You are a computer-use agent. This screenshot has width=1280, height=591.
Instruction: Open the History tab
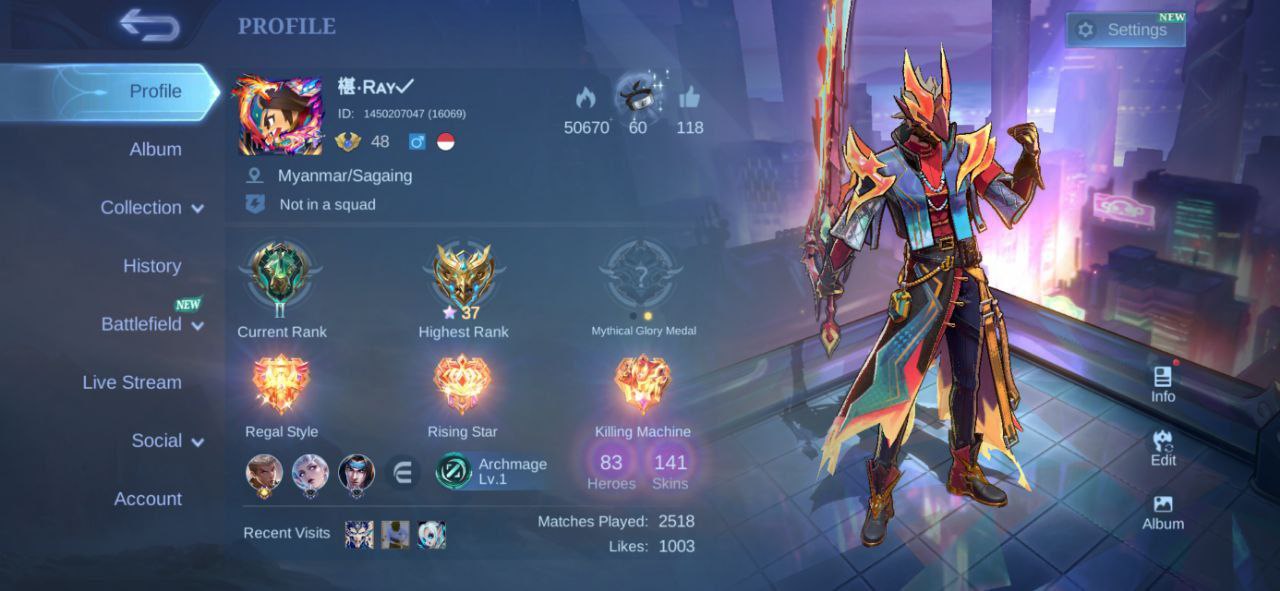click(x=152, y=266)
